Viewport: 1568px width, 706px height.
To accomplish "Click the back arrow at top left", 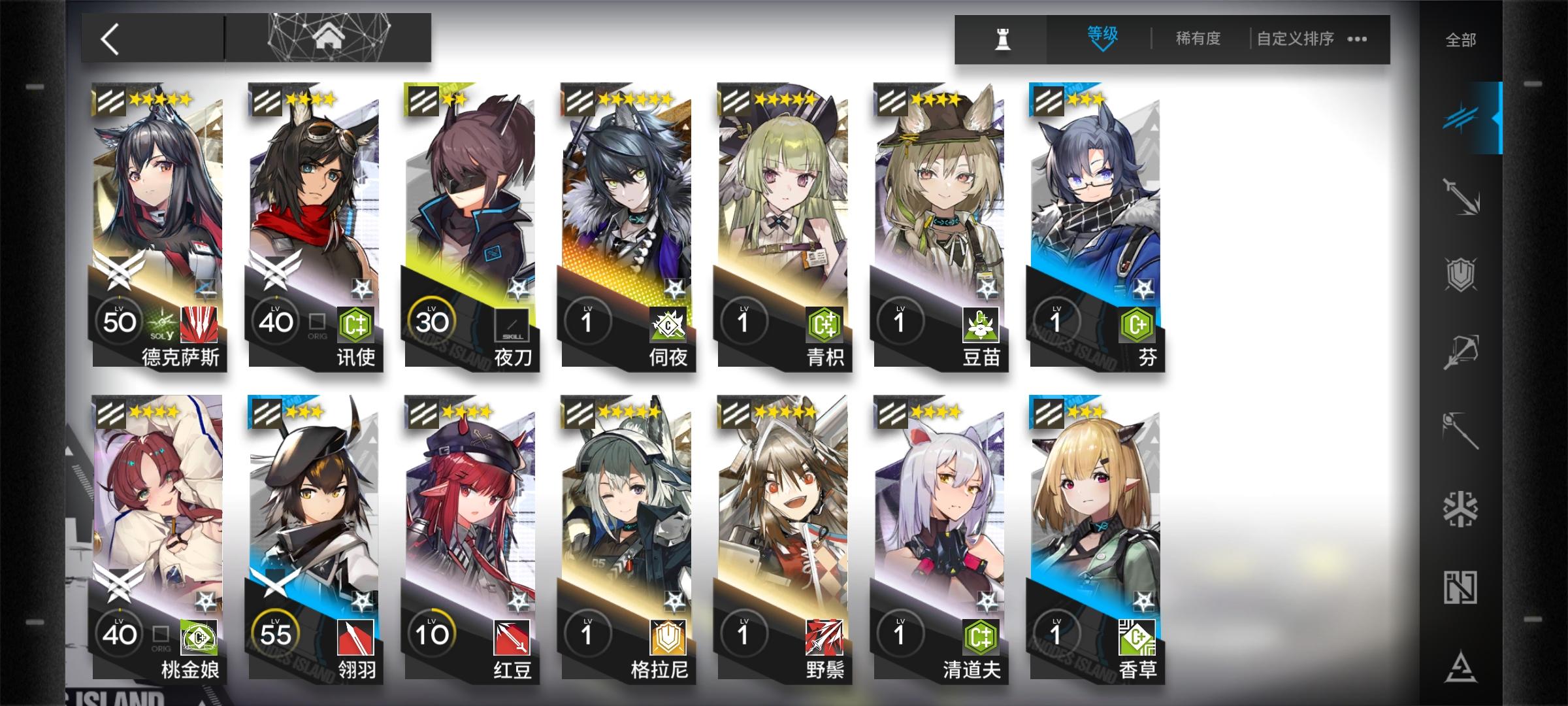I will pyautogui.click(x=110, y=38).
